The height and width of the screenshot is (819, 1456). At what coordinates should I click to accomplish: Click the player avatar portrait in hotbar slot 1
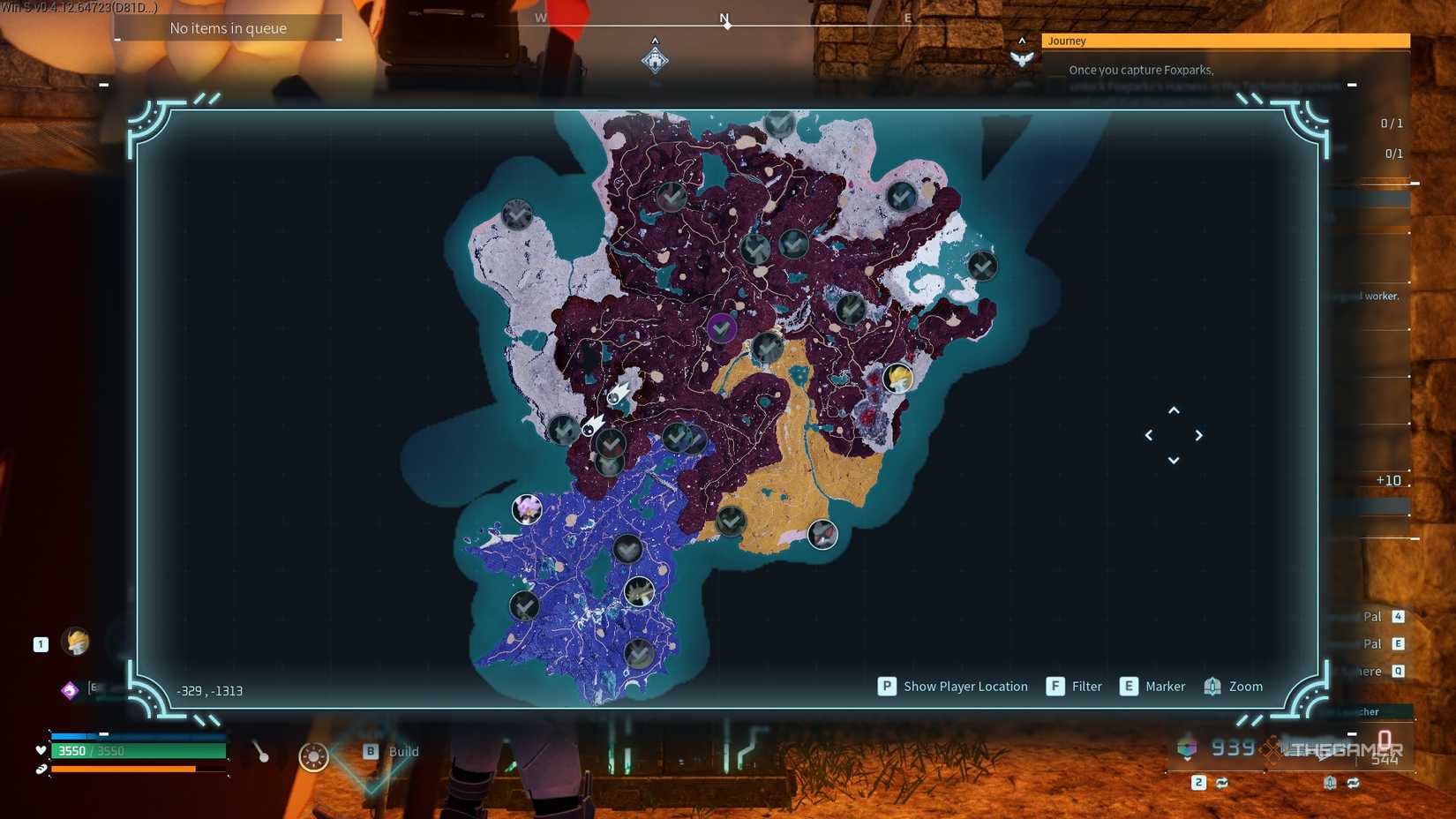pyautogui.click(x=76, y=642)
